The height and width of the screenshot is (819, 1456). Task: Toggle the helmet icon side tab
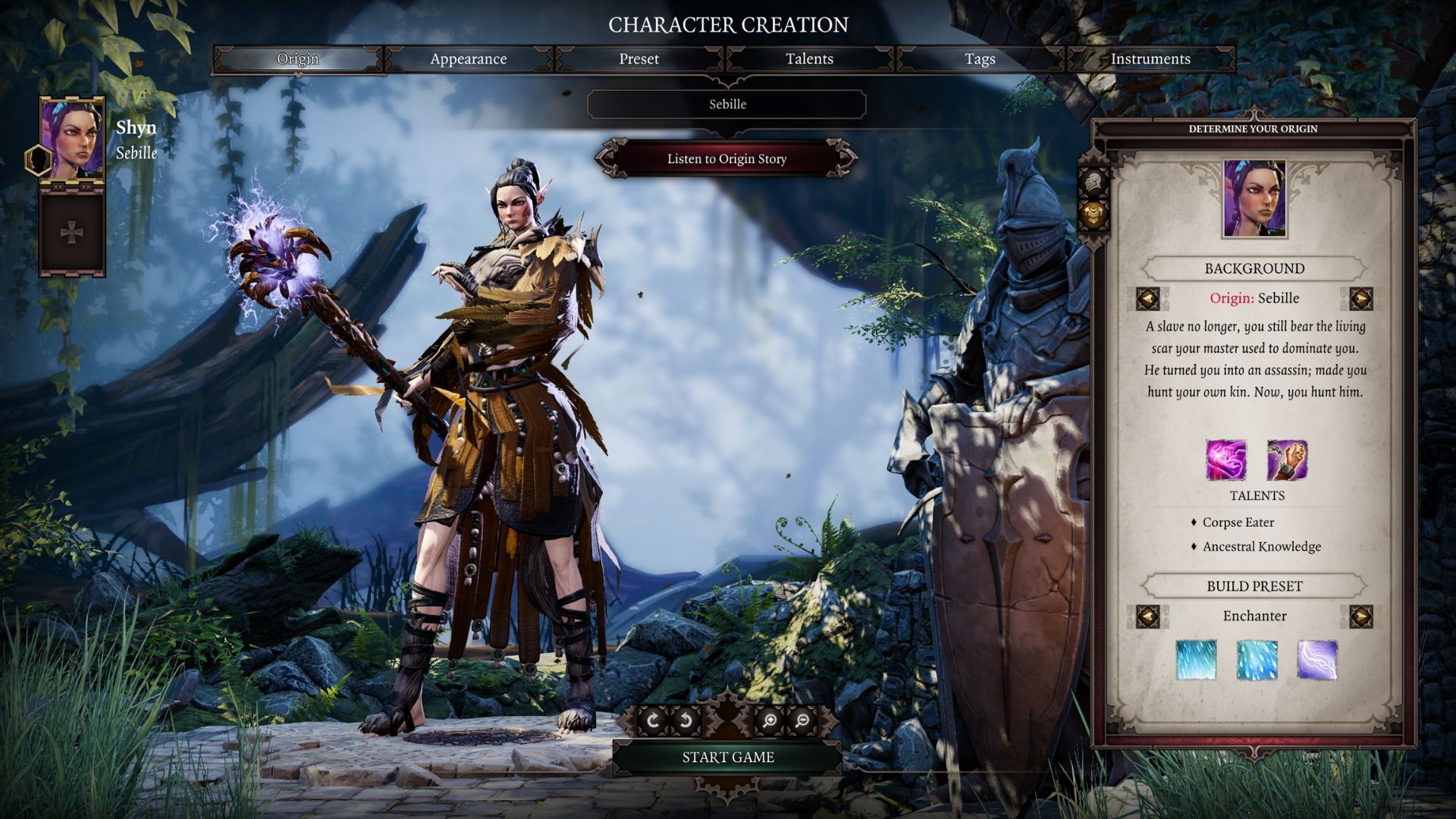pyautogui.click(x=1094, y=183)
